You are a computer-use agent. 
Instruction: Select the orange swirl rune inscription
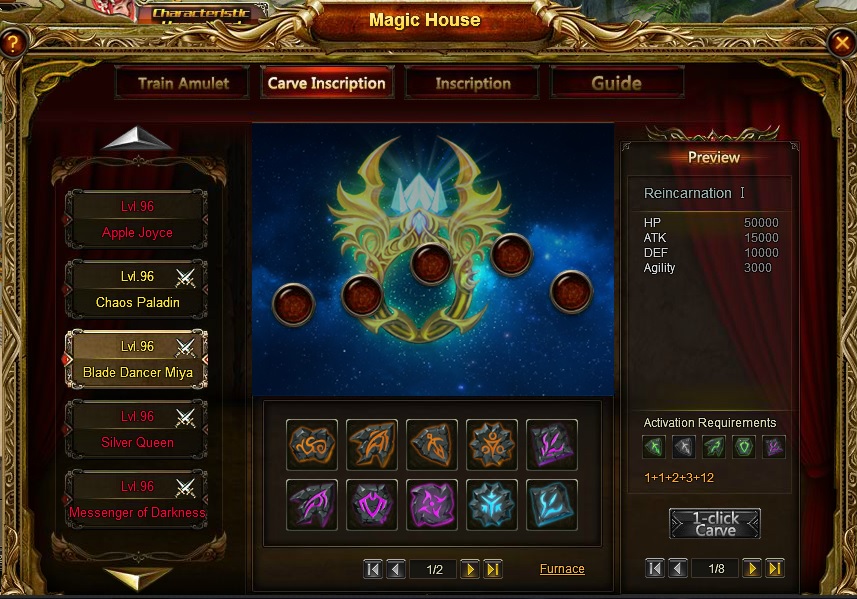click(312, 445)
